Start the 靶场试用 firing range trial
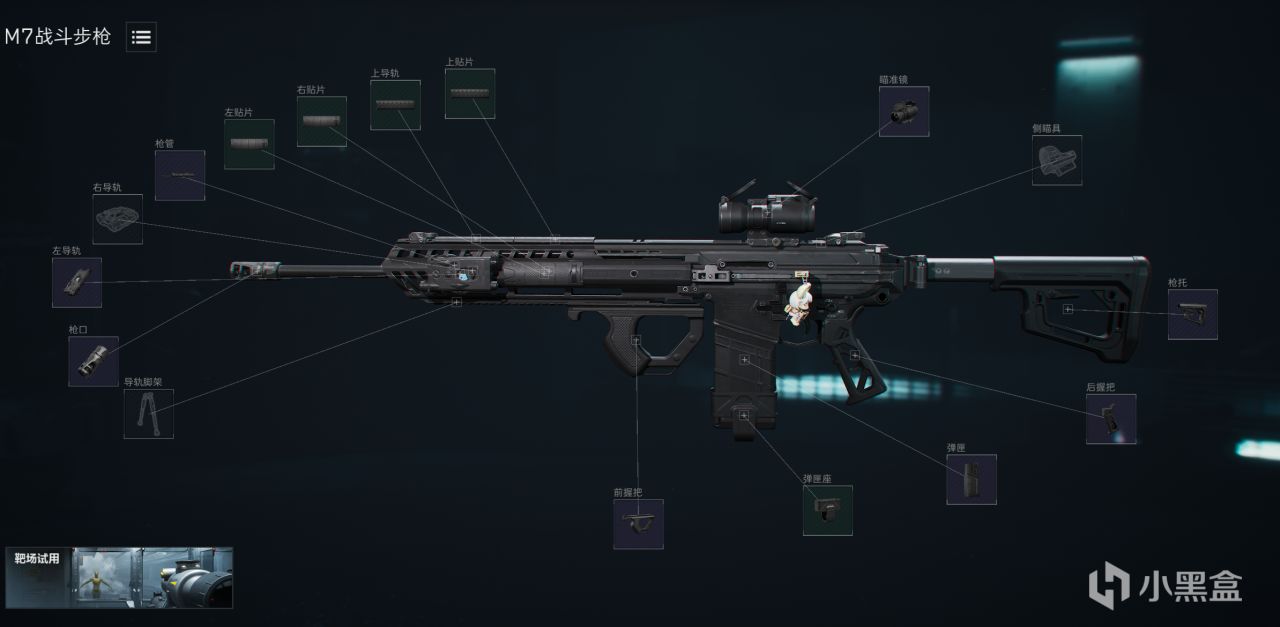This screenshot has height=627, width=1280. click(119, 577)
